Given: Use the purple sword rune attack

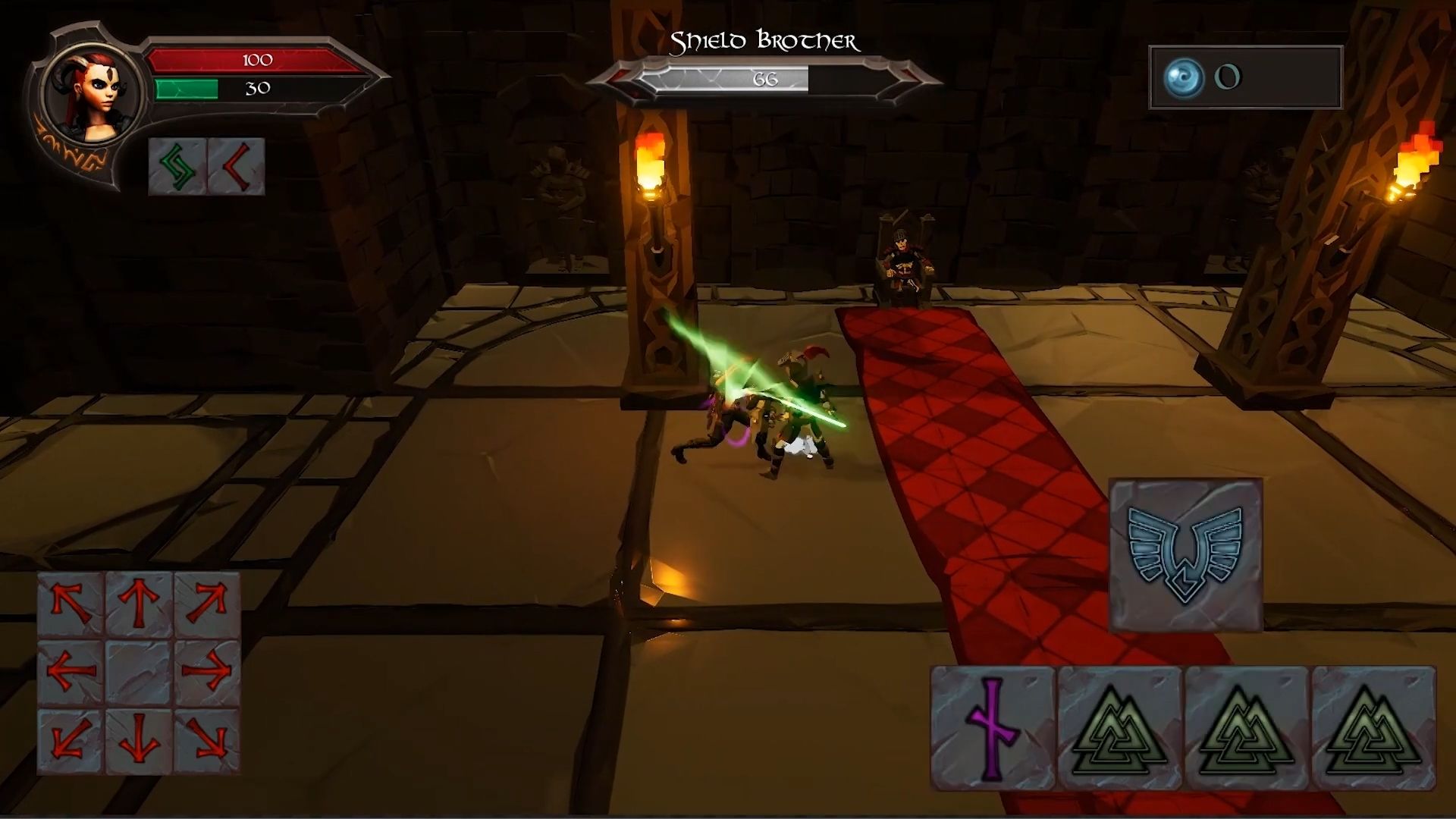Looking at the screenshot, I should (993, 728).
